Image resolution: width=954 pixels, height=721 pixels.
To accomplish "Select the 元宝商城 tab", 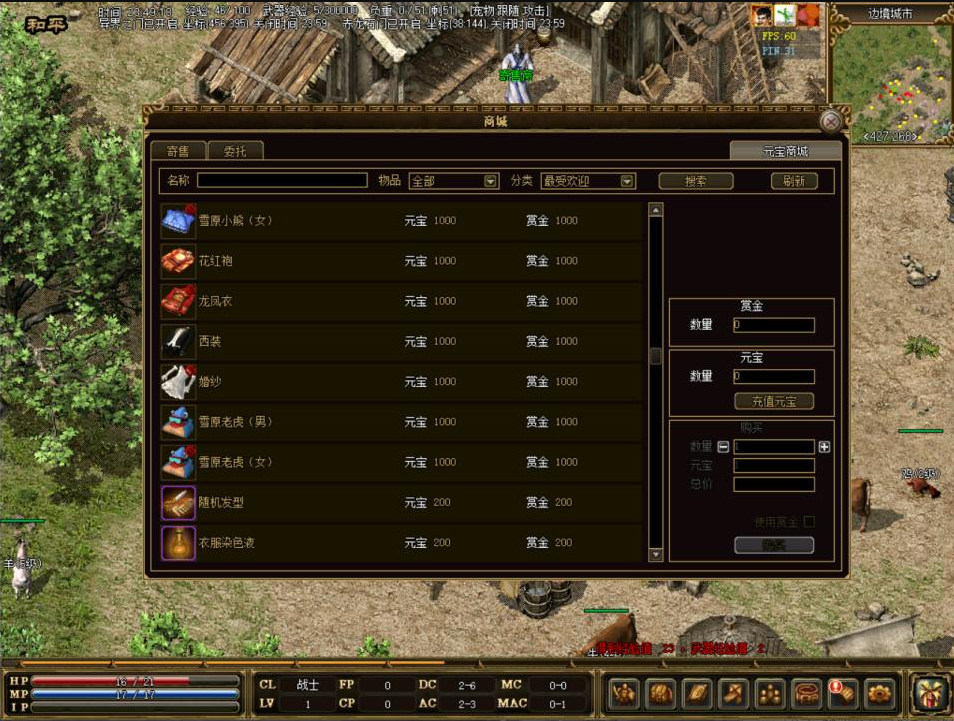I will pyautogui.click(x=785, y=151).
